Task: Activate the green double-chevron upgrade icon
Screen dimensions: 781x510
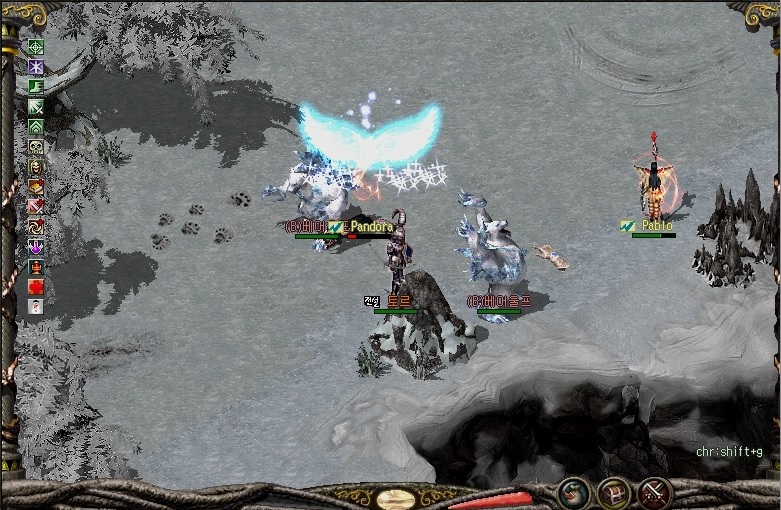Action: click(36, 127)
